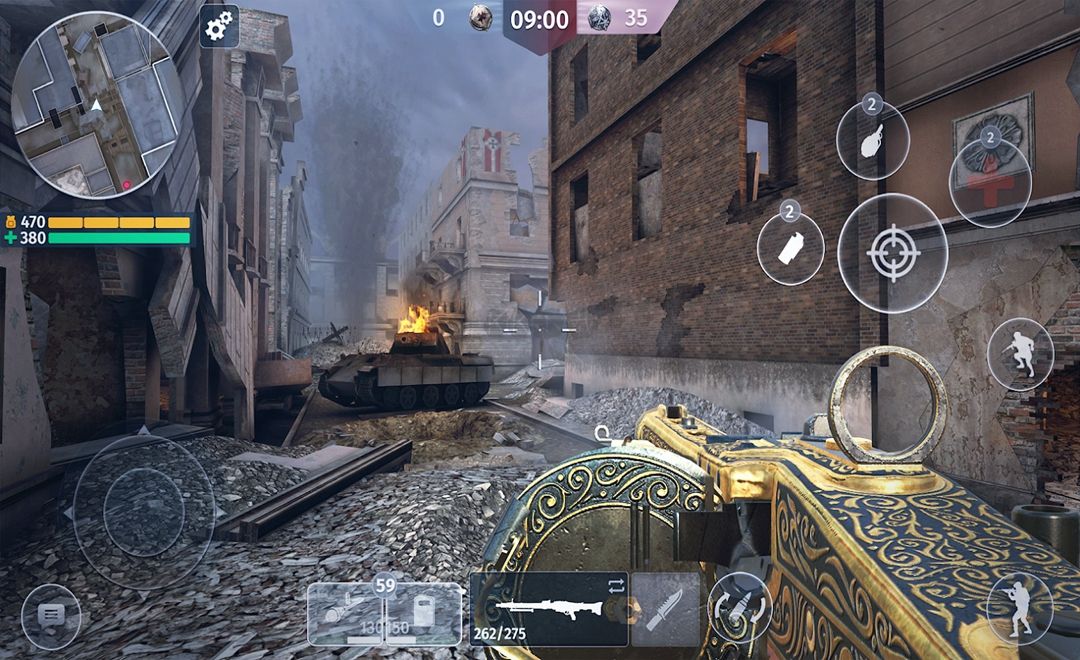Reload the weapon with the bullet button
This screenshot has width=1080, height=660.
click(739, 608)
